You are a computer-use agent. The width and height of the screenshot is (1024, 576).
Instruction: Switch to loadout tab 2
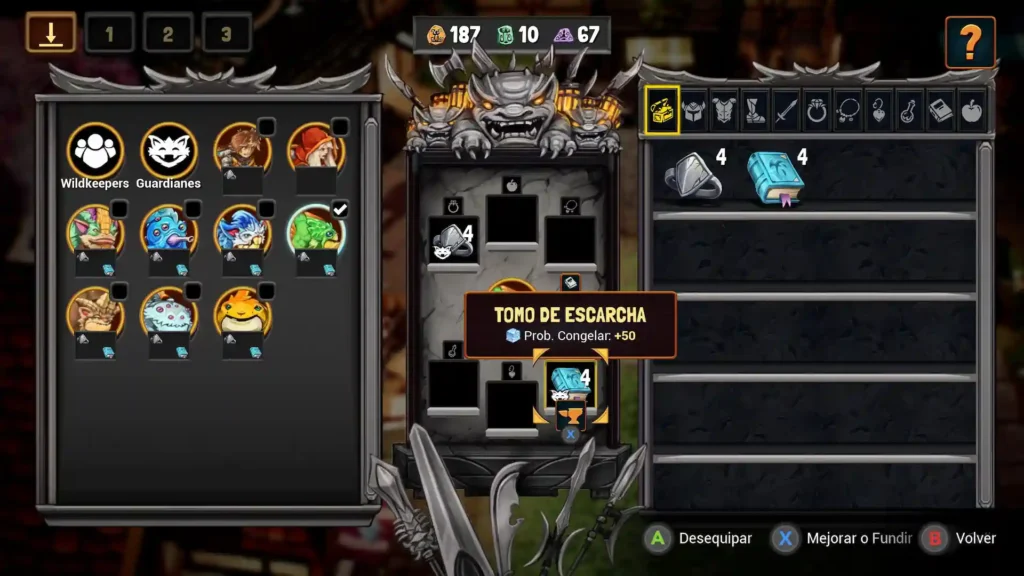[x=168, y=34]
